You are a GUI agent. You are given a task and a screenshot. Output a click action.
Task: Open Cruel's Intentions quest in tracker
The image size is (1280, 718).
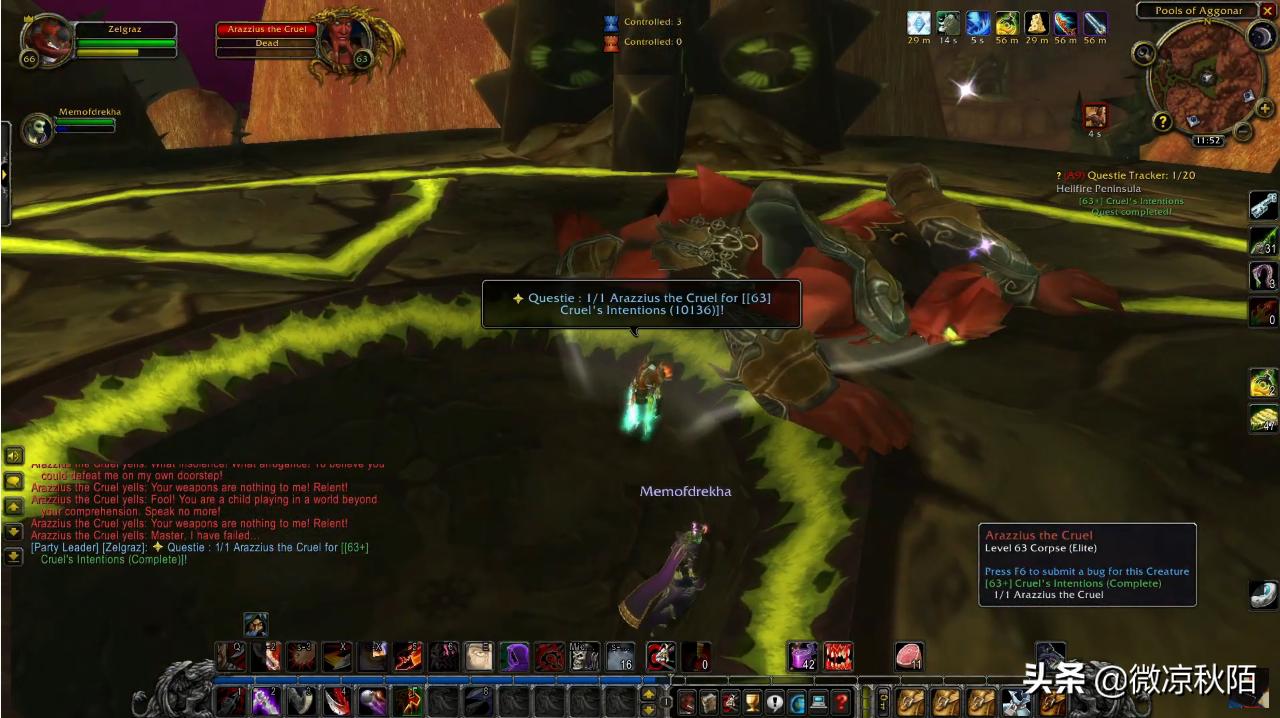(1130, 201)
